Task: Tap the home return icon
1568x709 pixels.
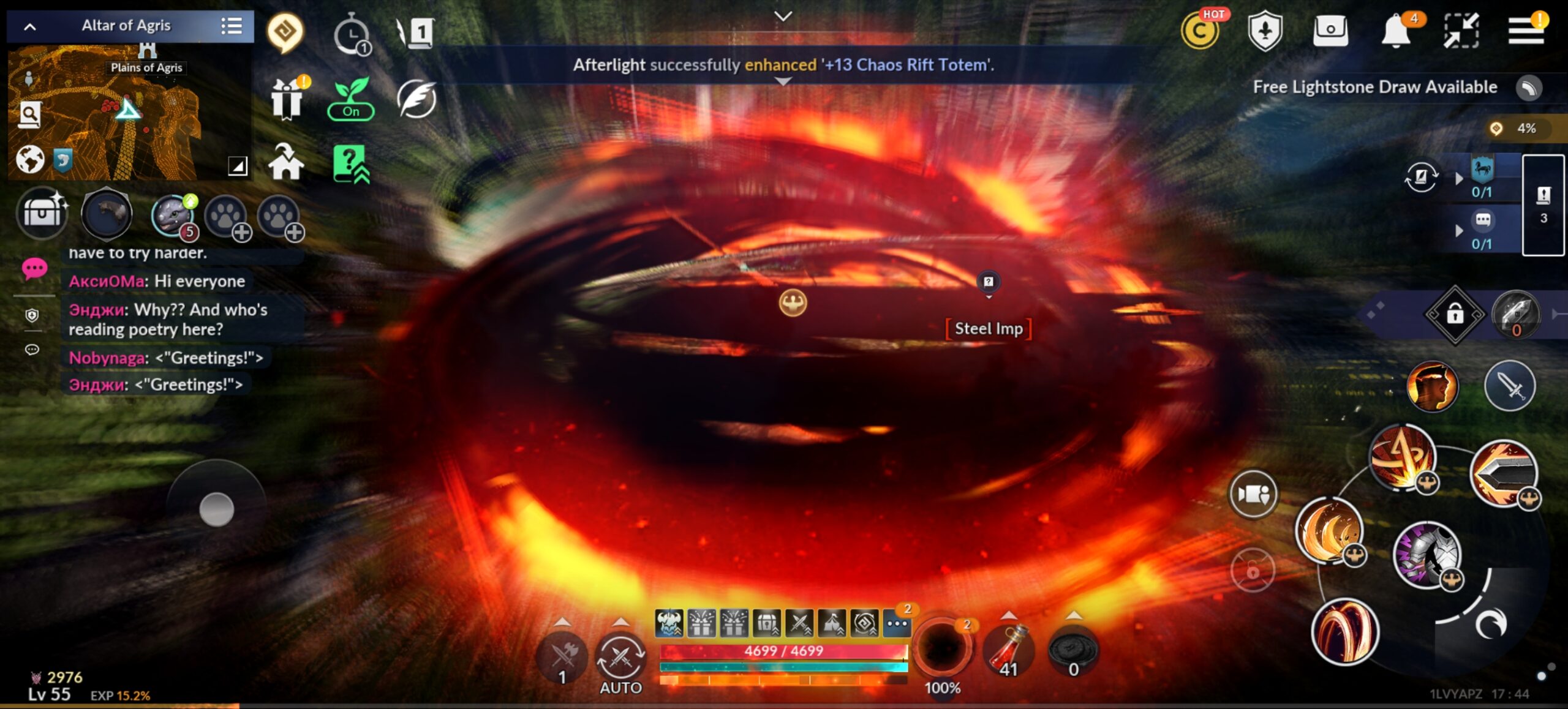Action: click(285, 162)
